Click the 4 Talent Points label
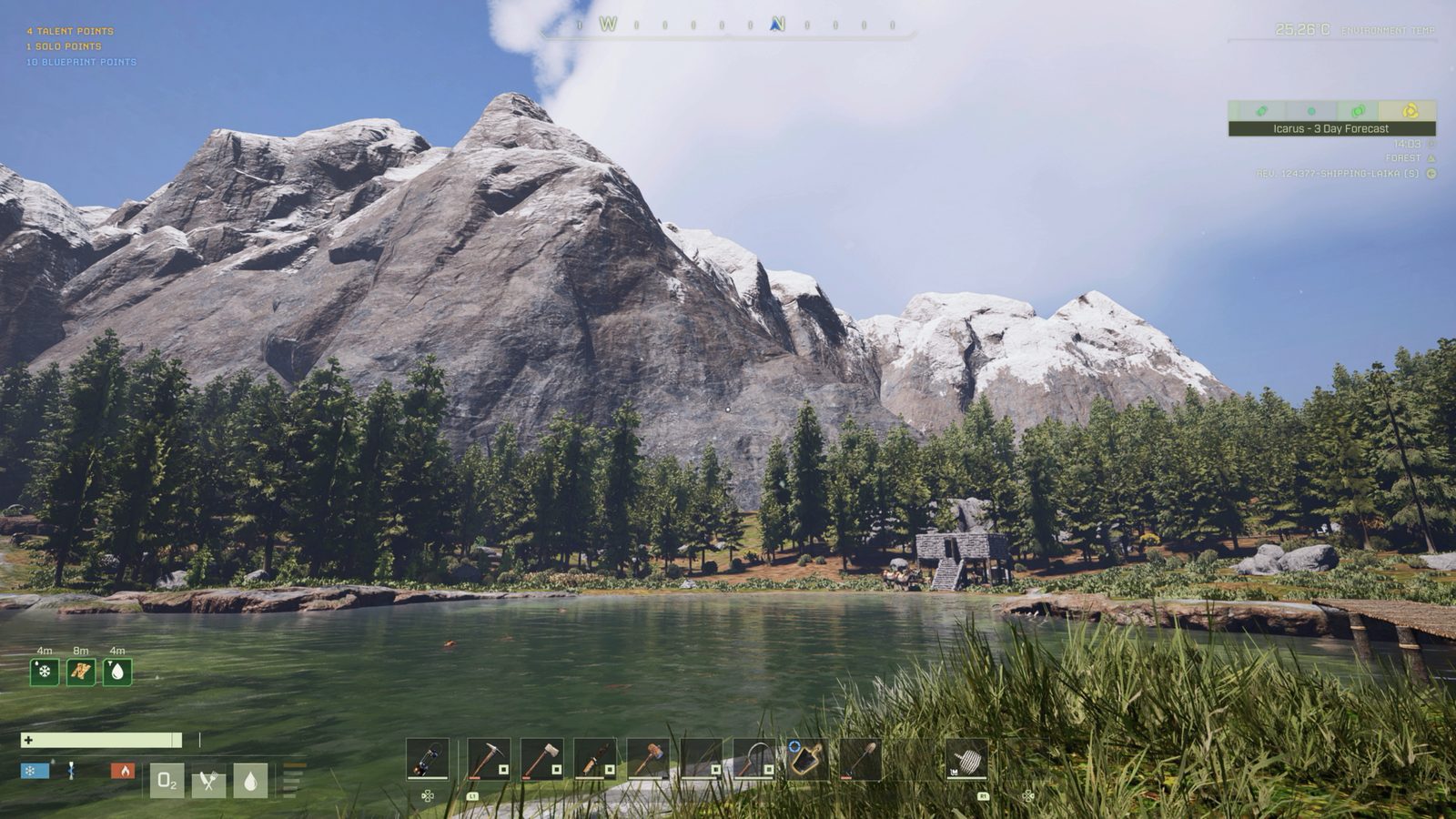This screenshot has width=1456, height=819. tap(69, 30)
